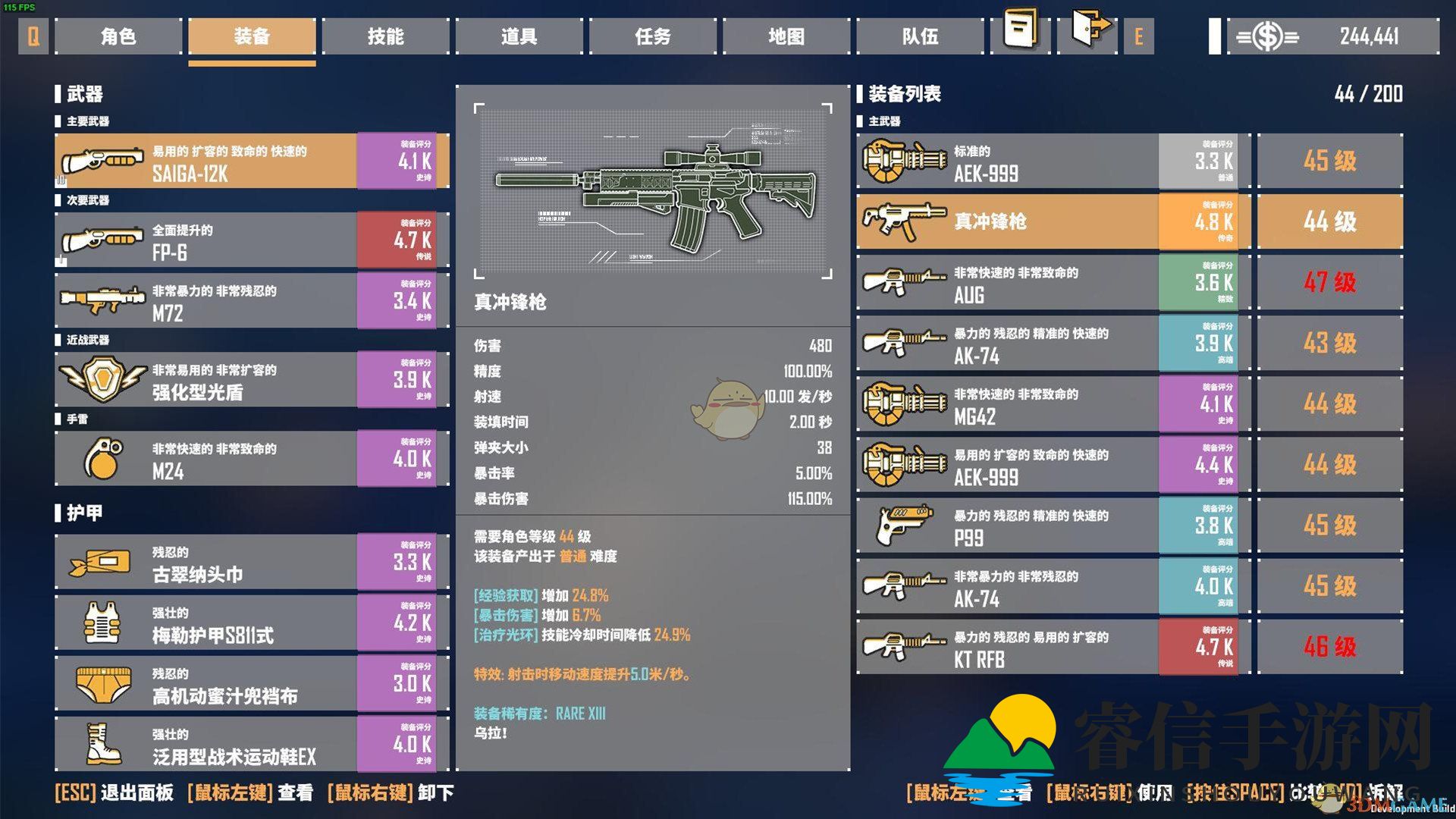Image resolution: width=1456 pixels, height=819 pixels.
Task: Click the Q key button at top left
Action: coord(32,36)
